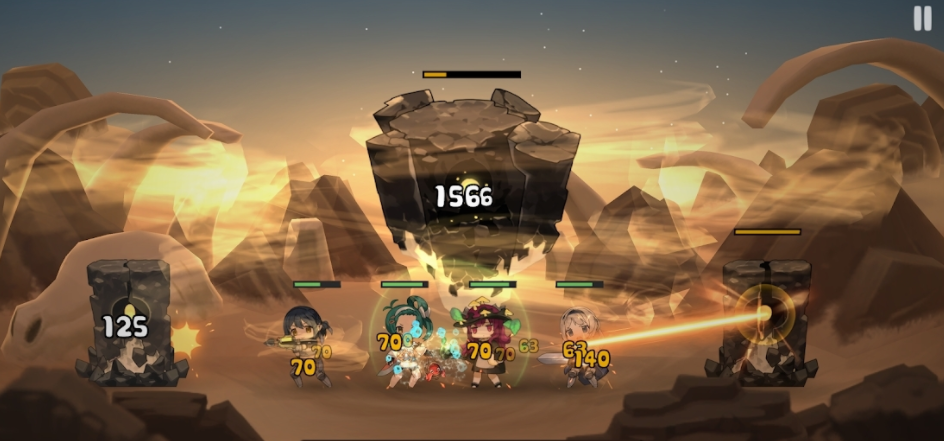The width and height of the screenshot is (944, 441).
Task: Pause the battle
Action: pos(921,19)
